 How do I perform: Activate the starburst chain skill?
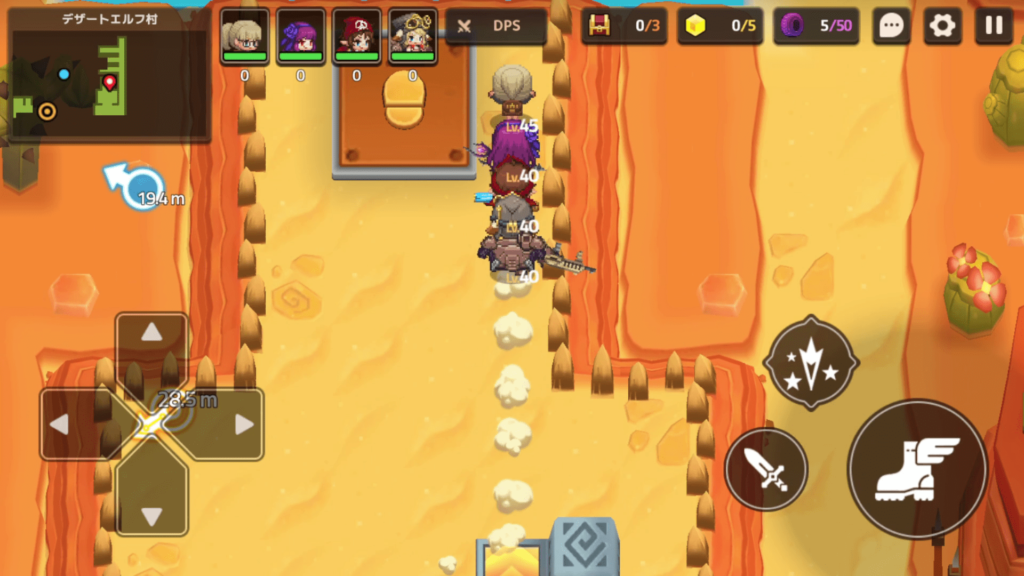pyautogui.click(x=811, y=362)
